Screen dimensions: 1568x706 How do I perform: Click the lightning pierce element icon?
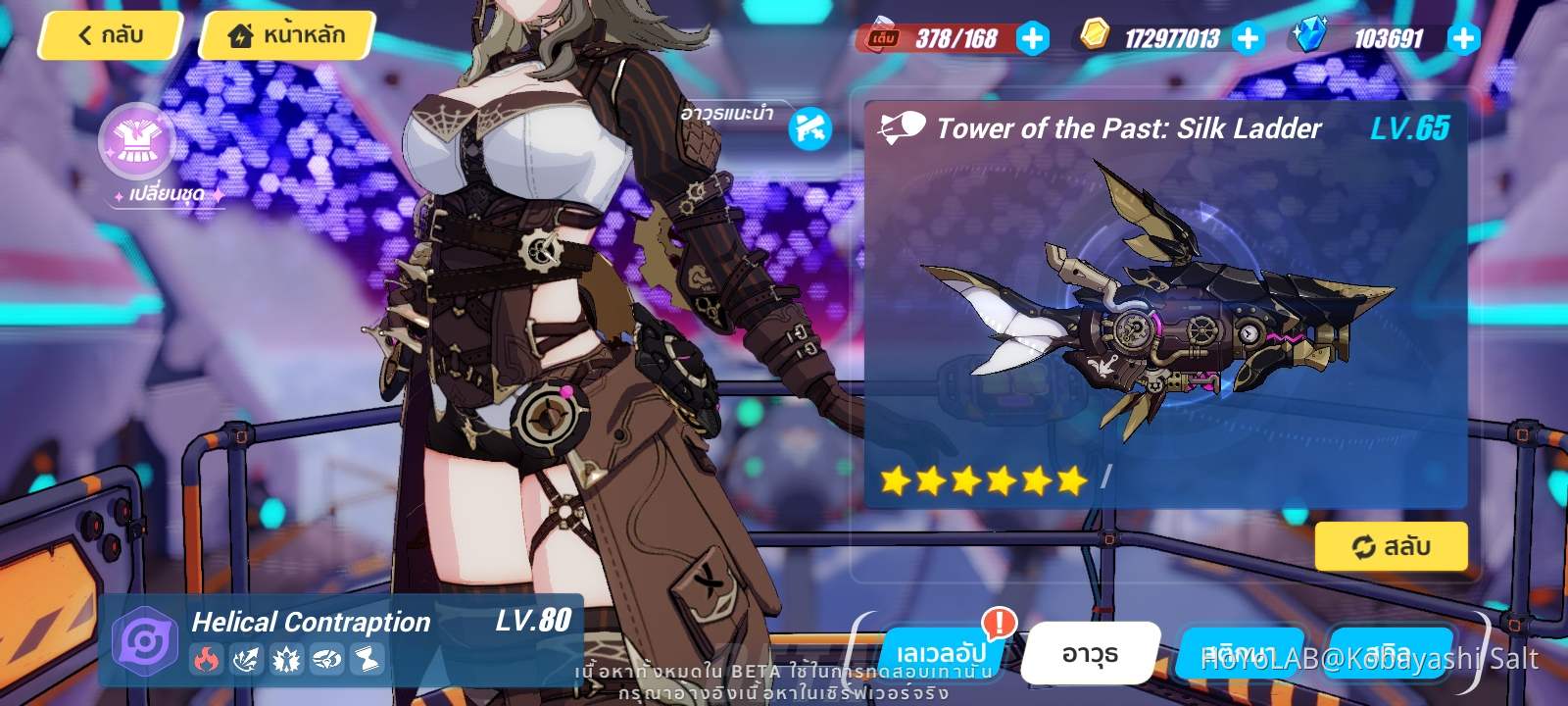245,659
